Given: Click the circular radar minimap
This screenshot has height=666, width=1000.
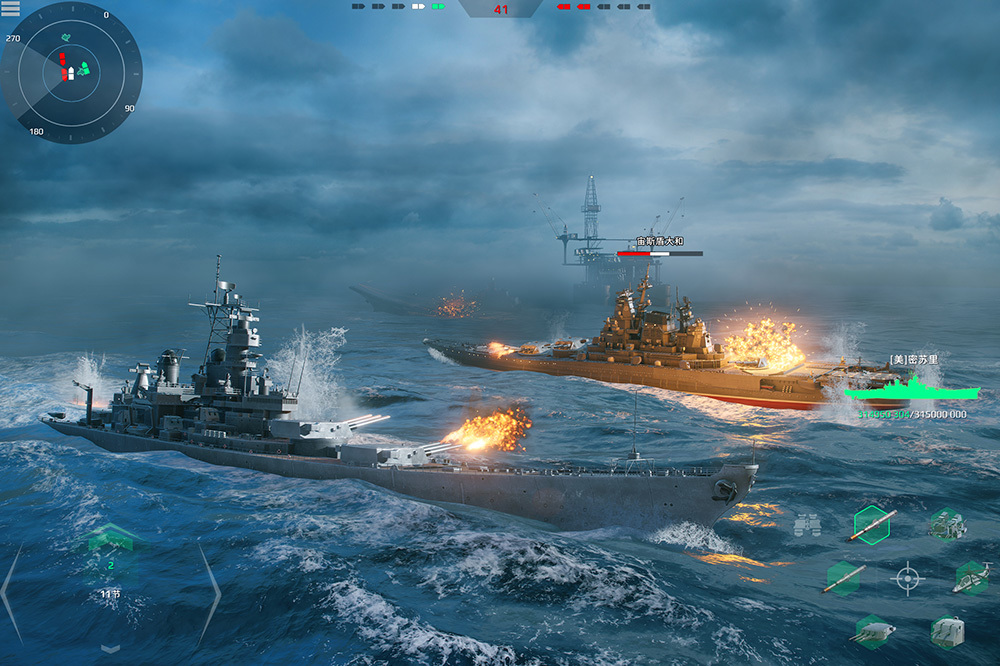Looking at the screenshot, I should tap(71, 72).
